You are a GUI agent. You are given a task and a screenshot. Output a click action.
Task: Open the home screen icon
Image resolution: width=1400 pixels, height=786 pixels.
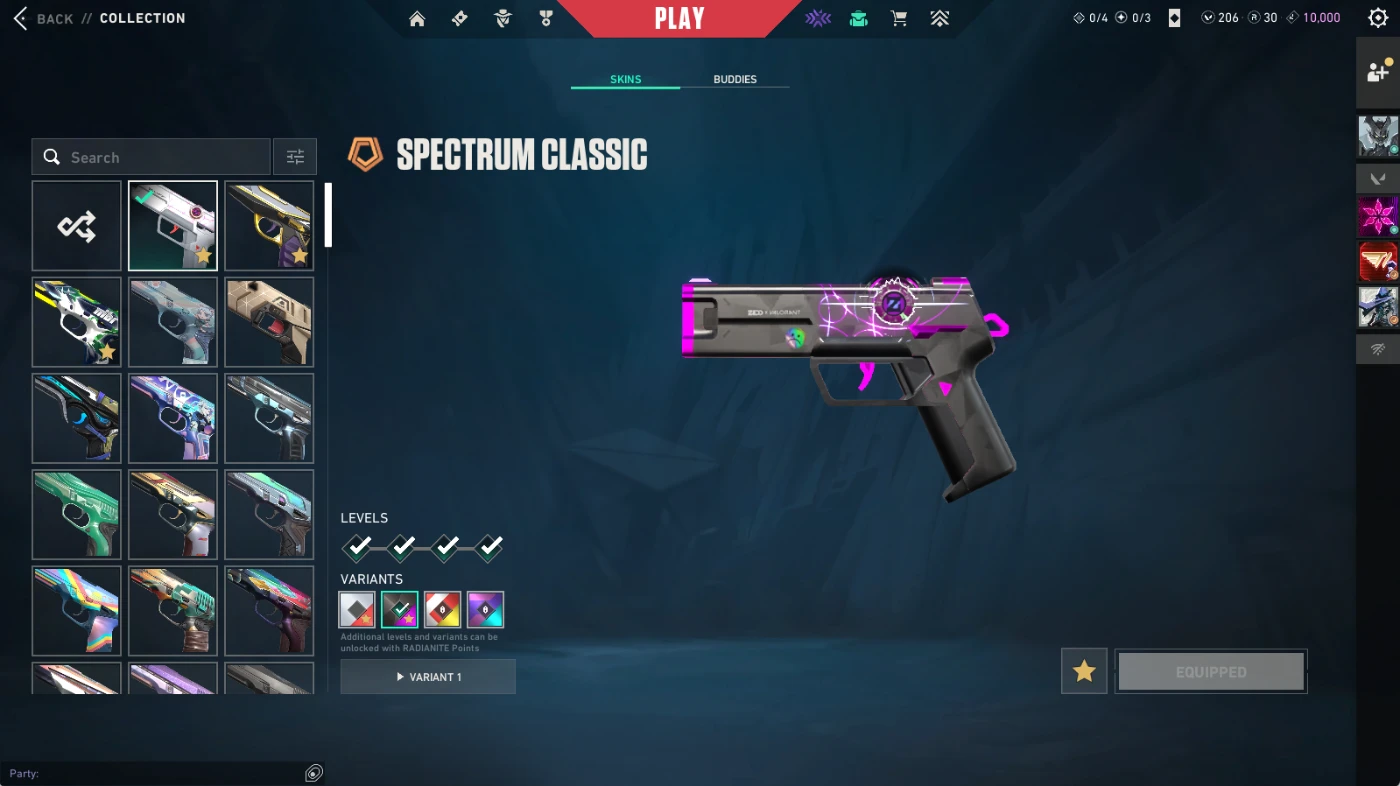[x=417, y=19]
